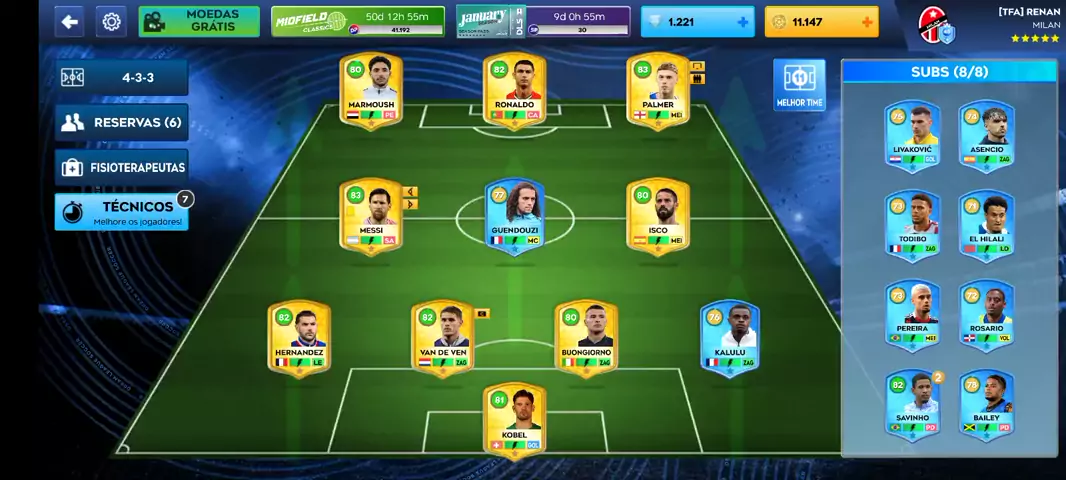Go back with the arrow button
Viewport: 1066px width, 480px height.
click(69, 21)
